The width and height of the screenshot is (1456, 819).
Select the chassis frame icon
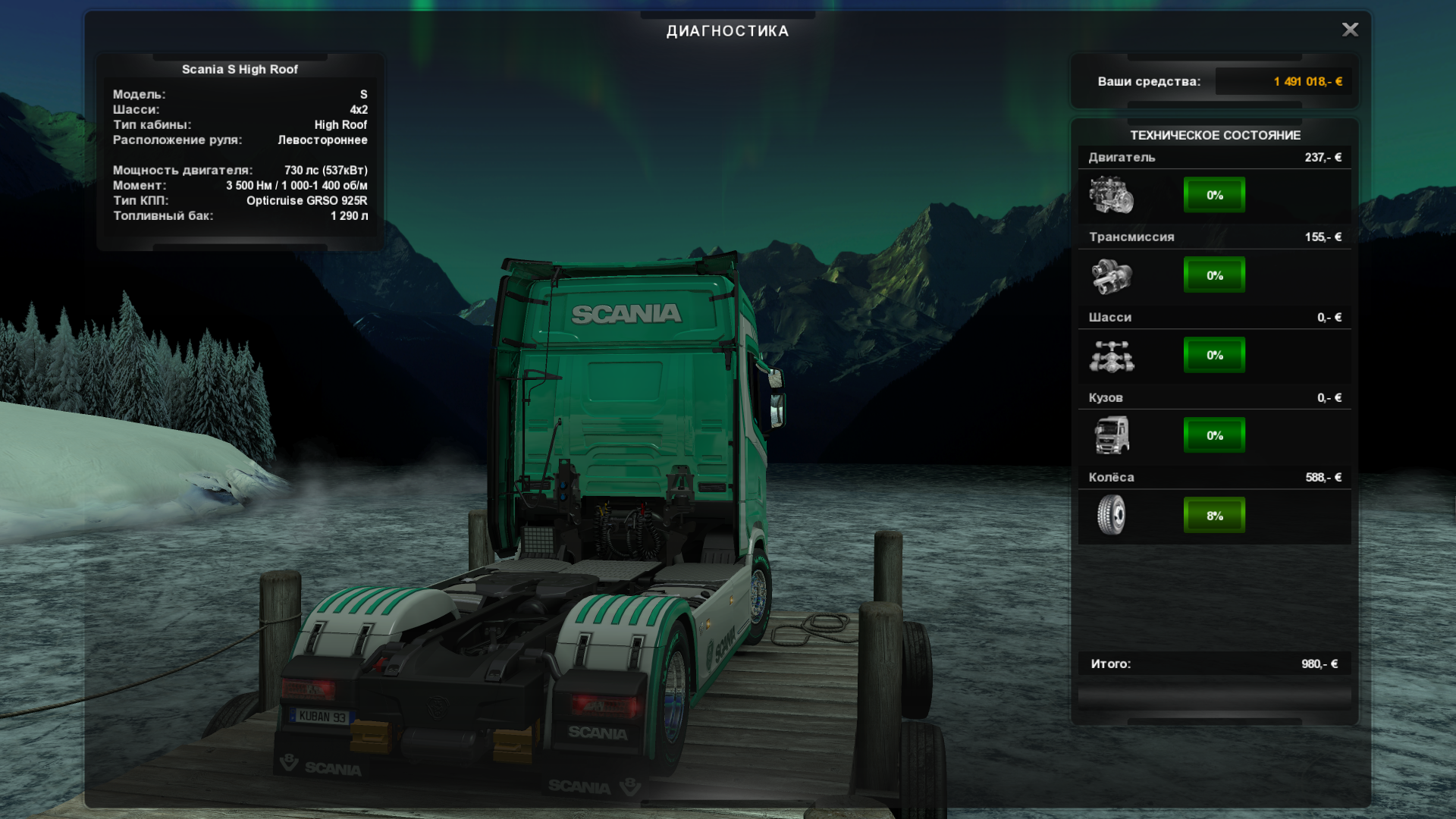[1111, 356]
